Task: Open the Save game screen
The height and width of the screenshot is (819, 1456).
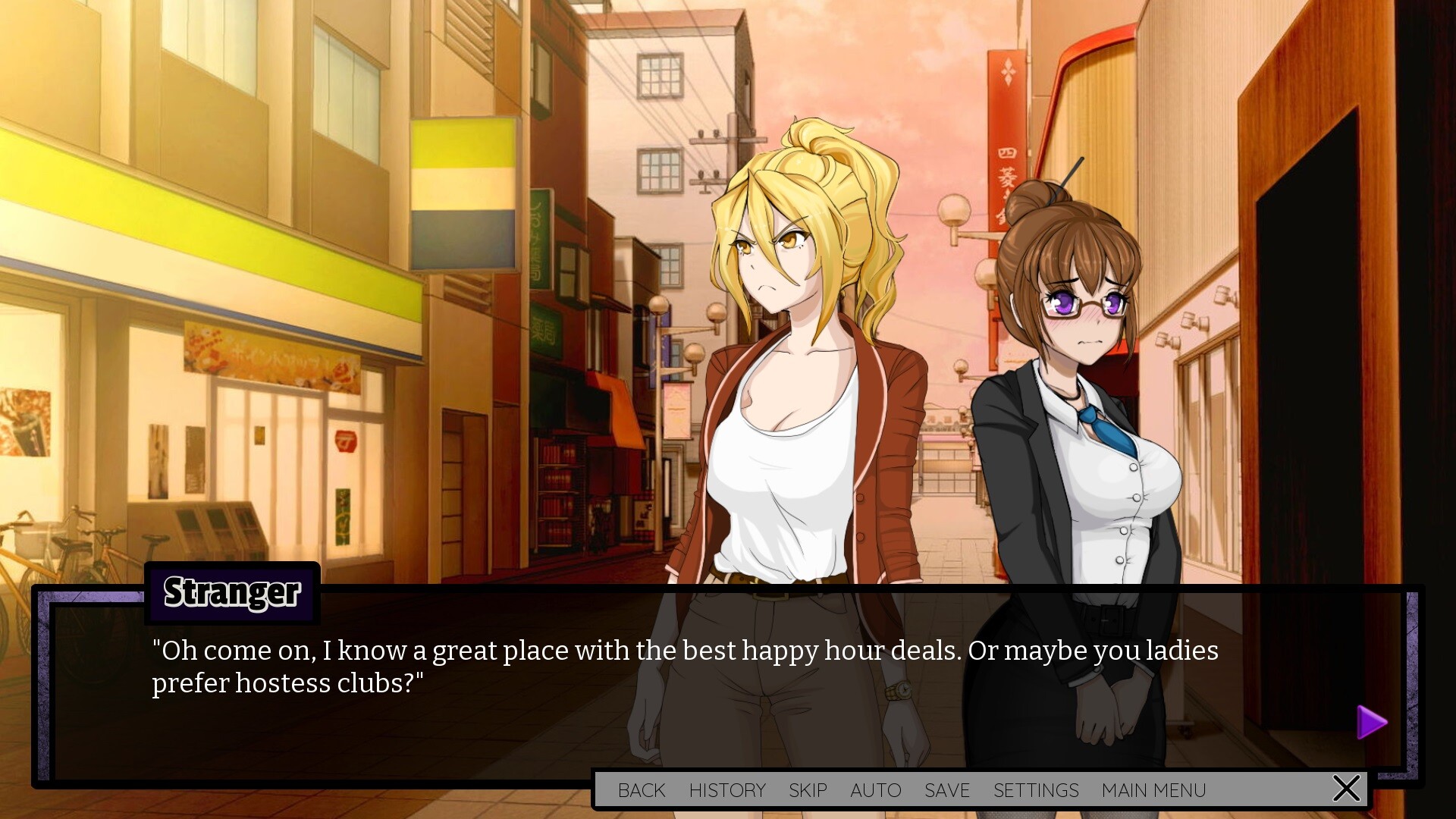Action: tap(947, 790)
